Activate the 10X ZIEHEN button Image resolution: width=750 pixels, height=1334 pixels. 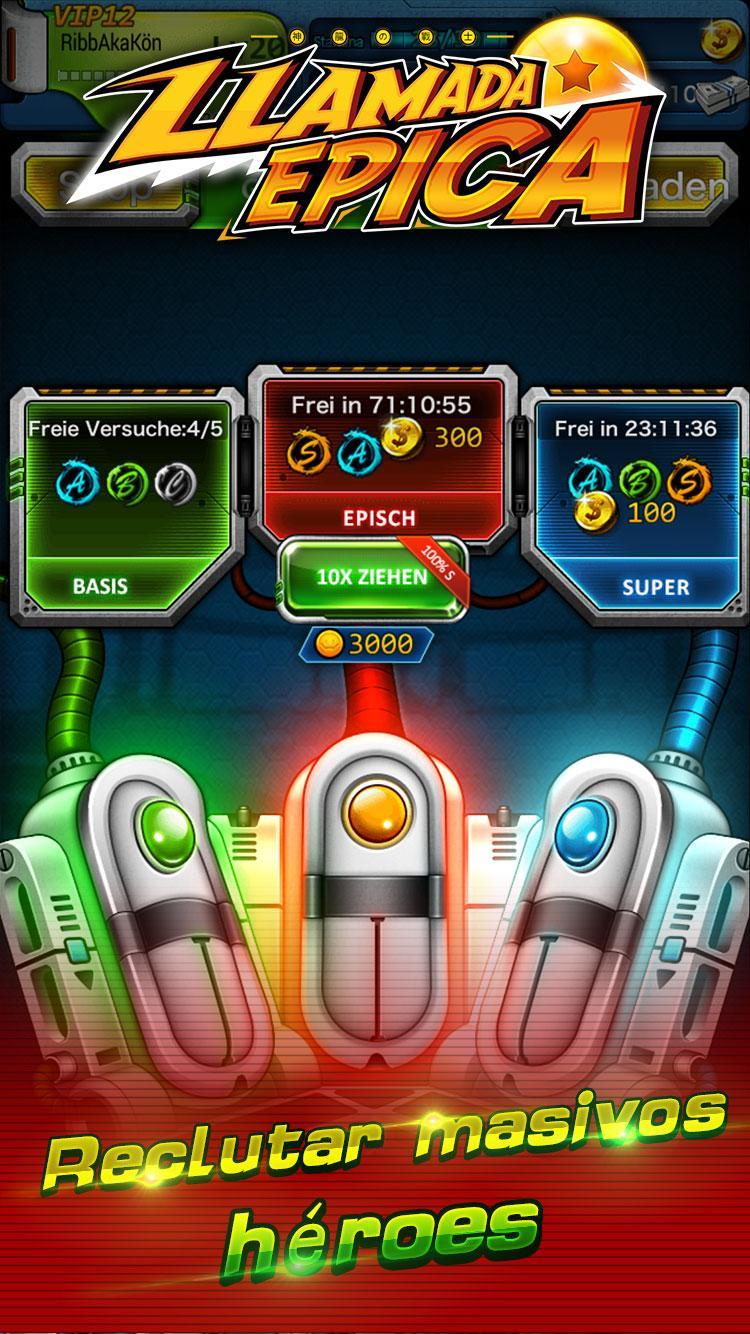371,577
